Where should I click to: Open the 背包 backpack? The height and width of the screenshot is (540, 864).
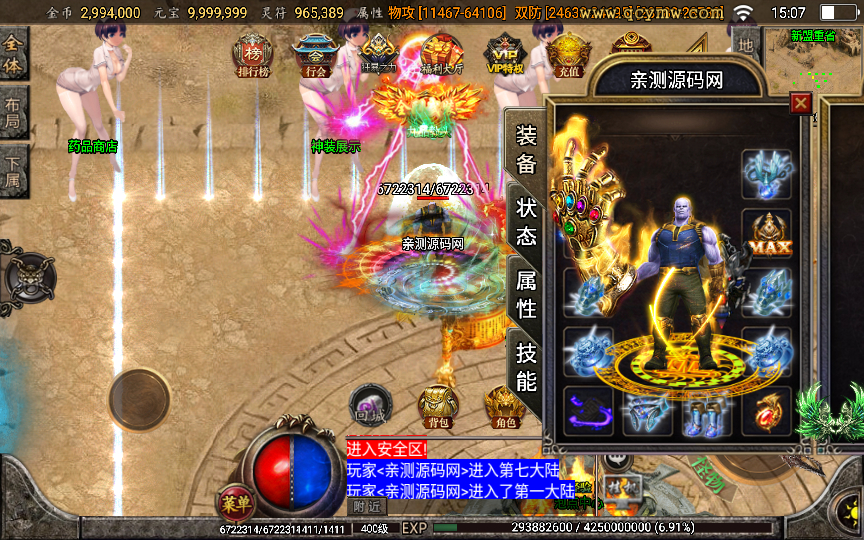point(438,406)
